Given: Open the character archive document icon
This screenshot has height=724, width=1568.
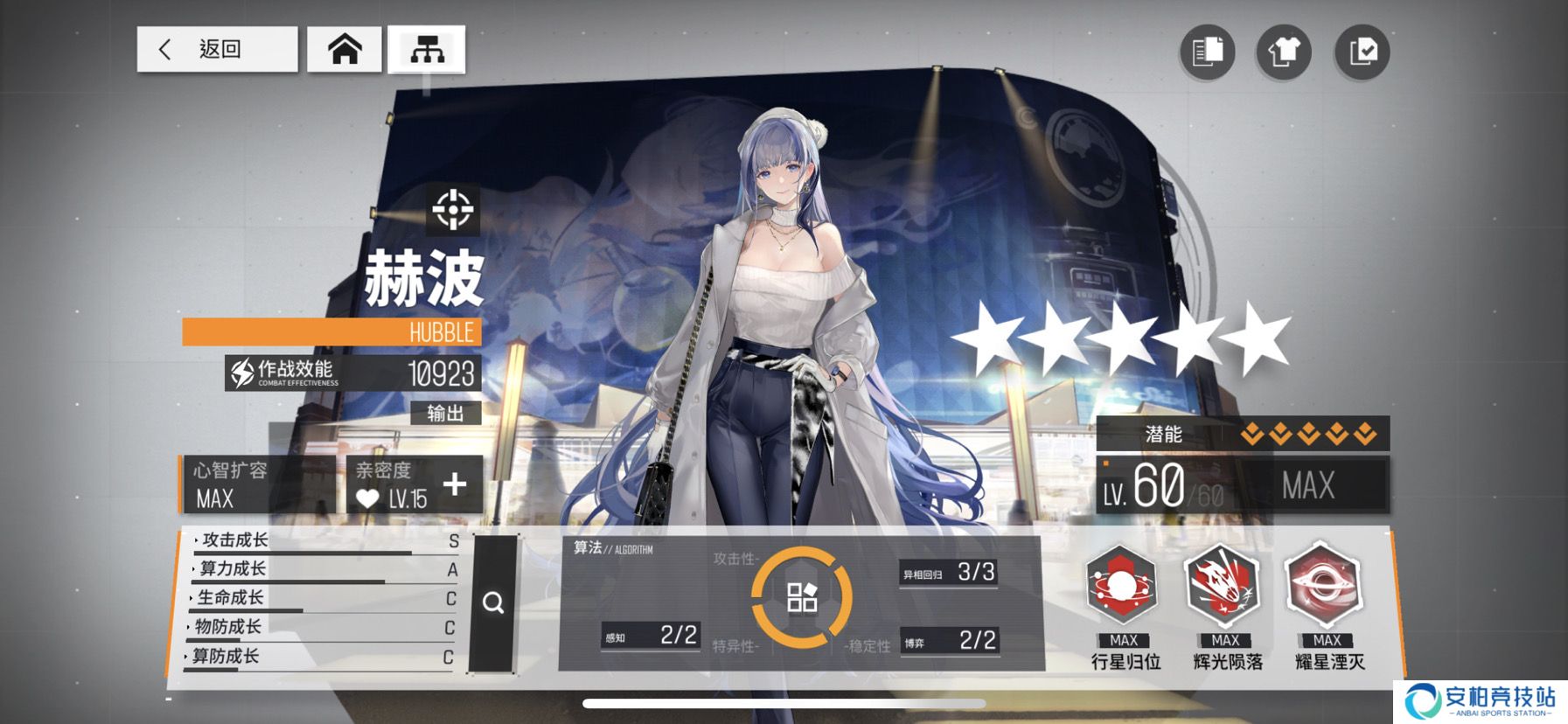Looking at the screenshot, I should pyautogui.click(x=1207, y=52).
